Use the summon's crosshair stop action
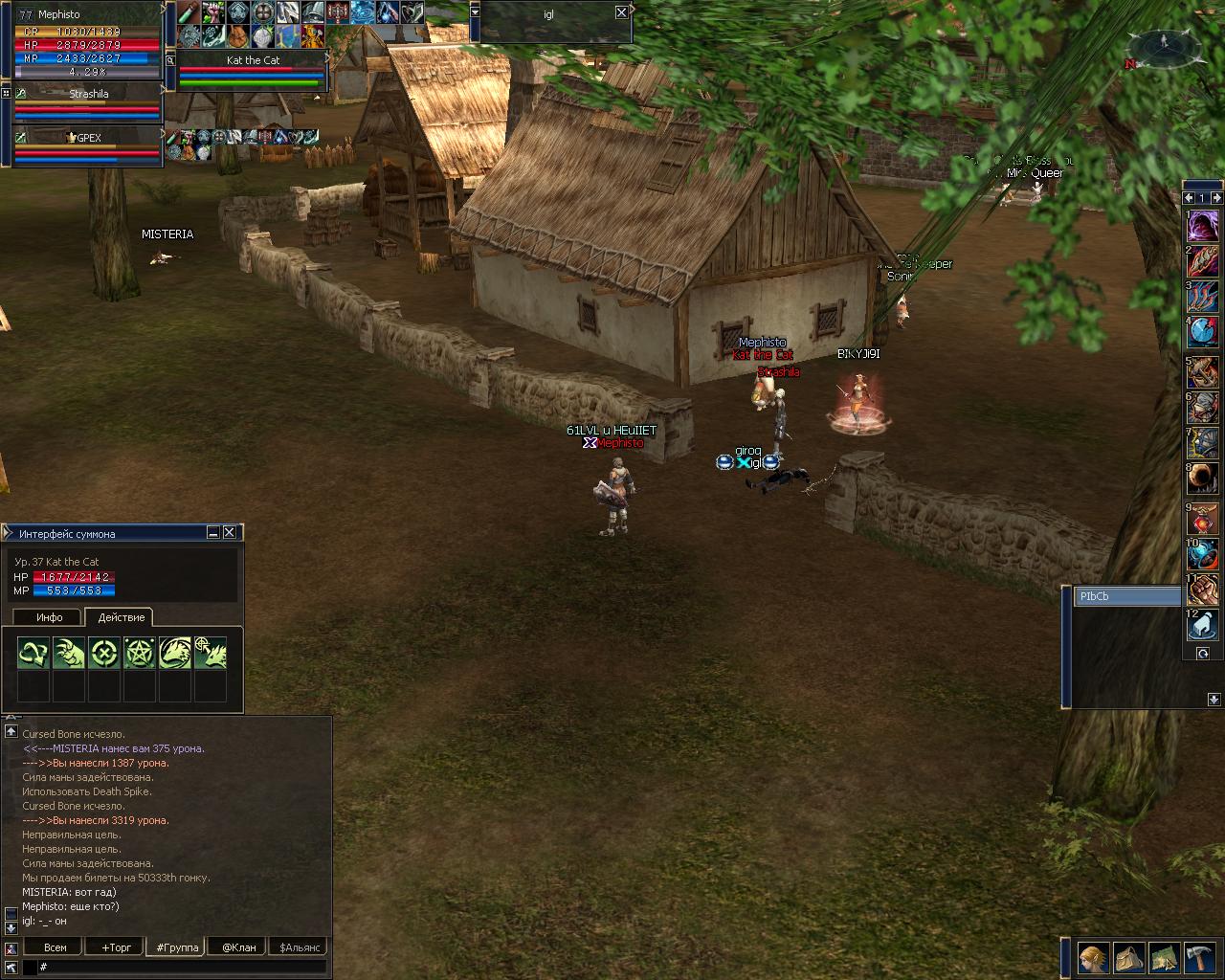Screen dimensions: 1225x980 104,653
